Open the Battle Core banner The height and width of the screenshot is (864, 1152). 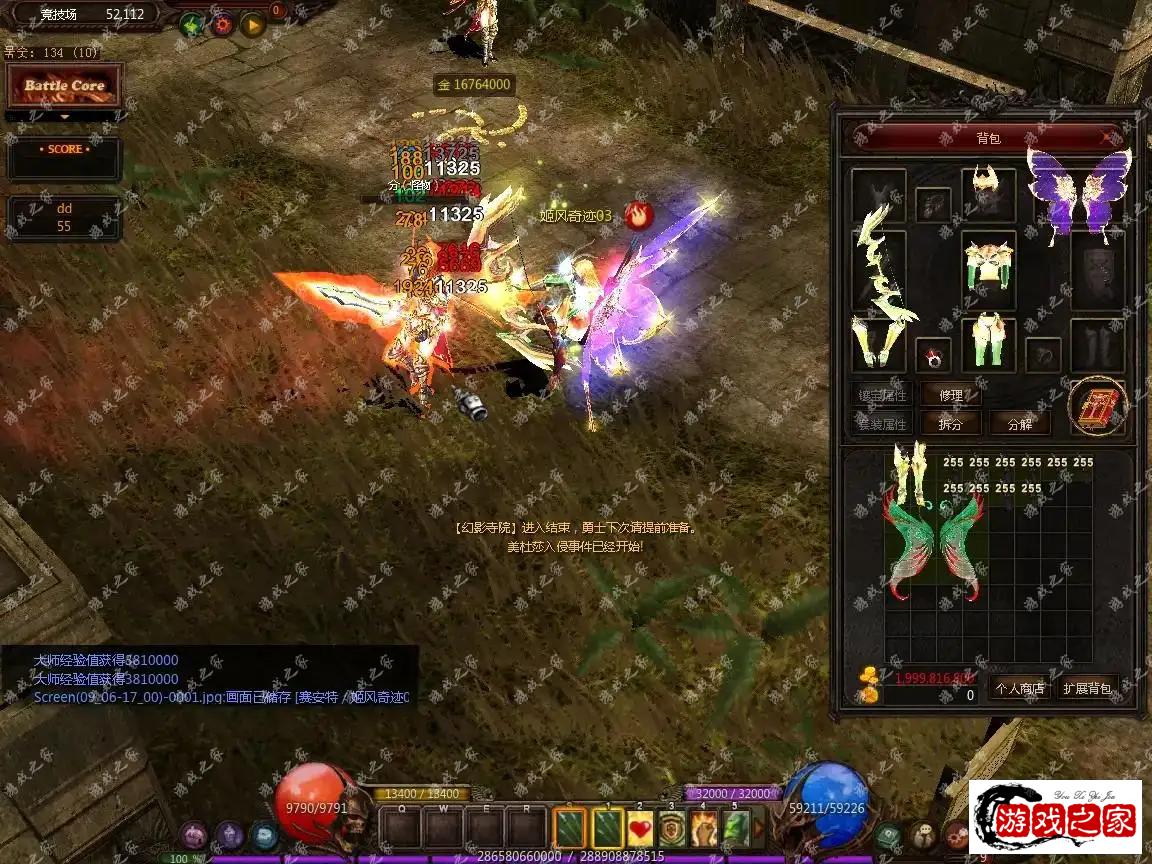[64, 86]
